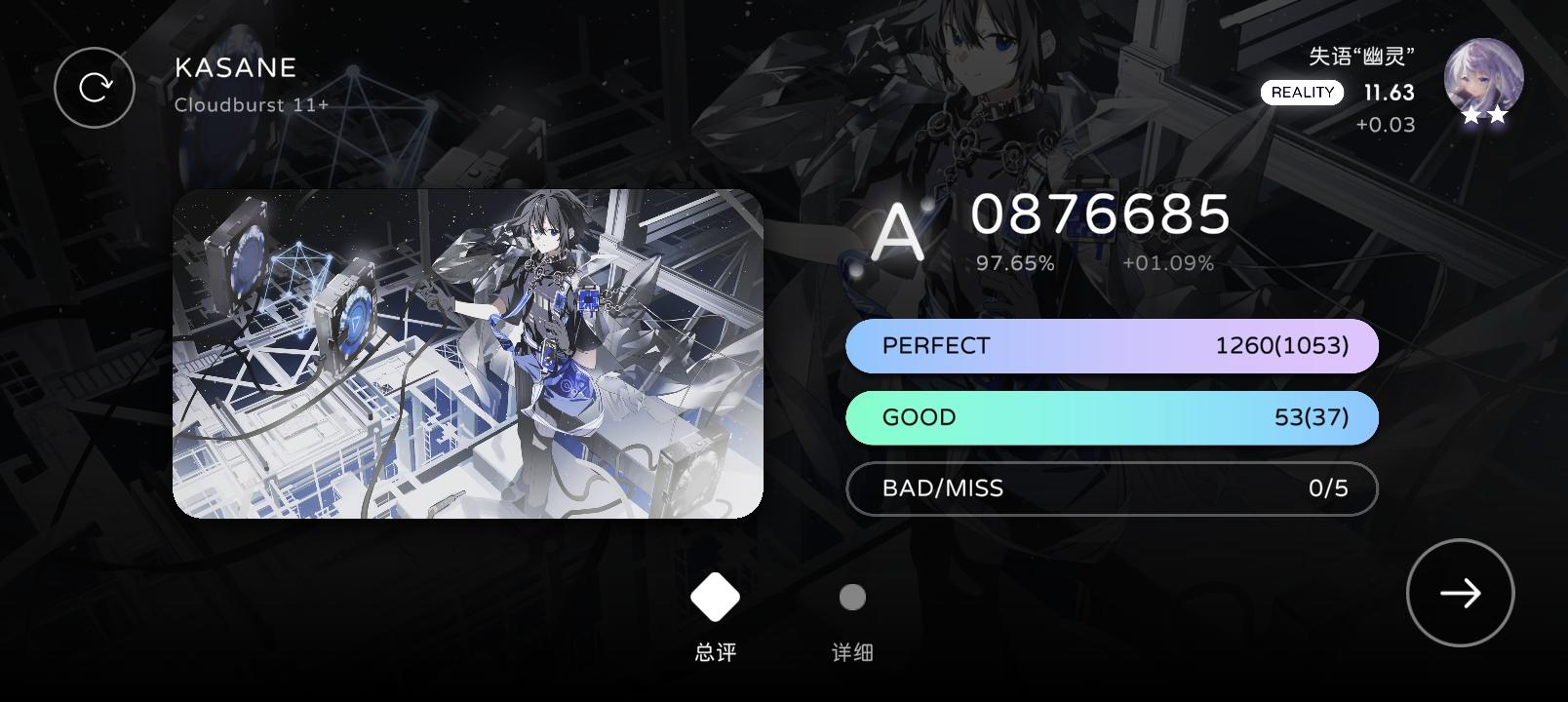1568x702 pixels.
Task: Select the PERFECT results bar
Action: pyautogui.click(x=1112, y=345)
